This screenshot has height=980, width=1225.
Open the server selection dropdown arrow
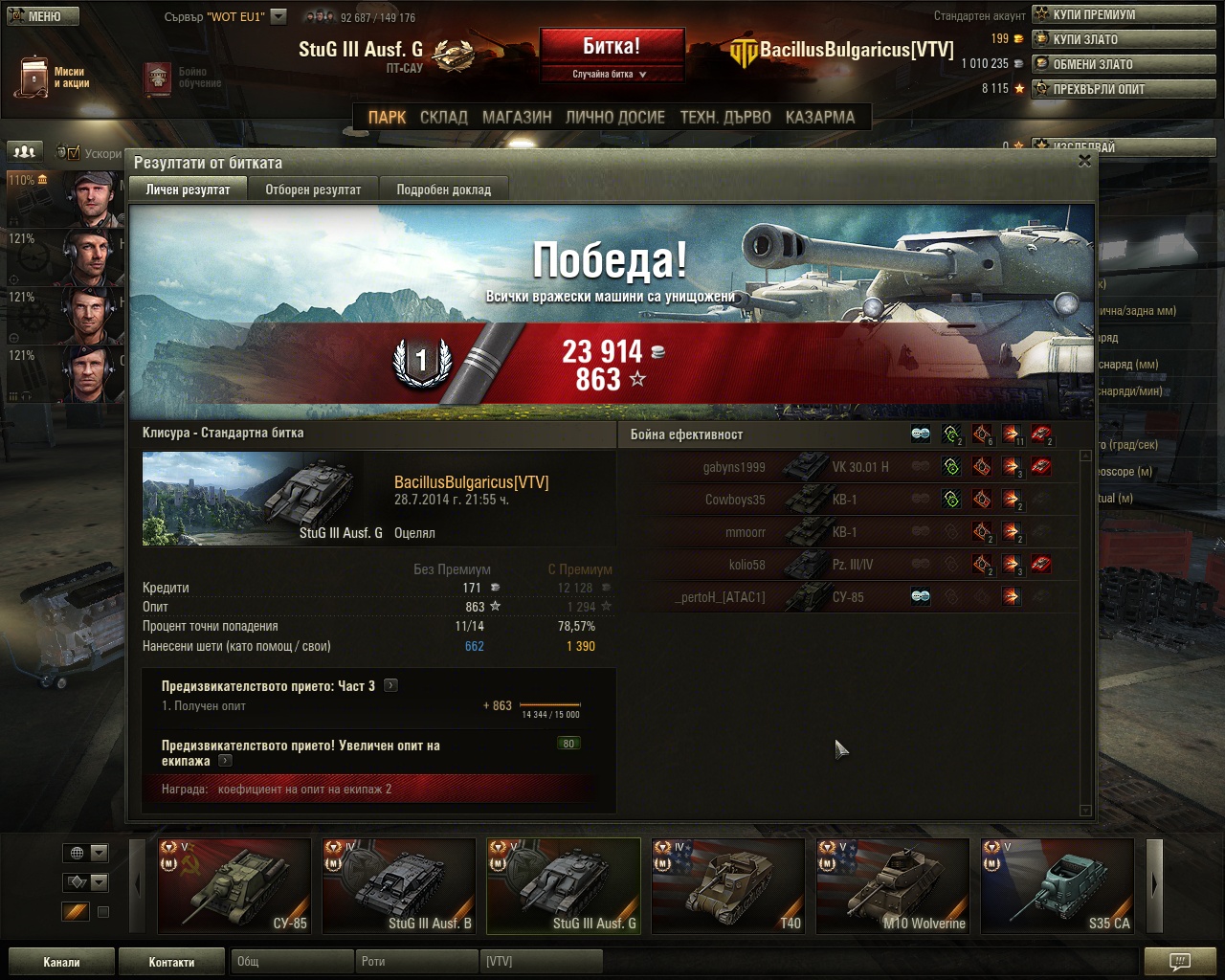point(278,16)
